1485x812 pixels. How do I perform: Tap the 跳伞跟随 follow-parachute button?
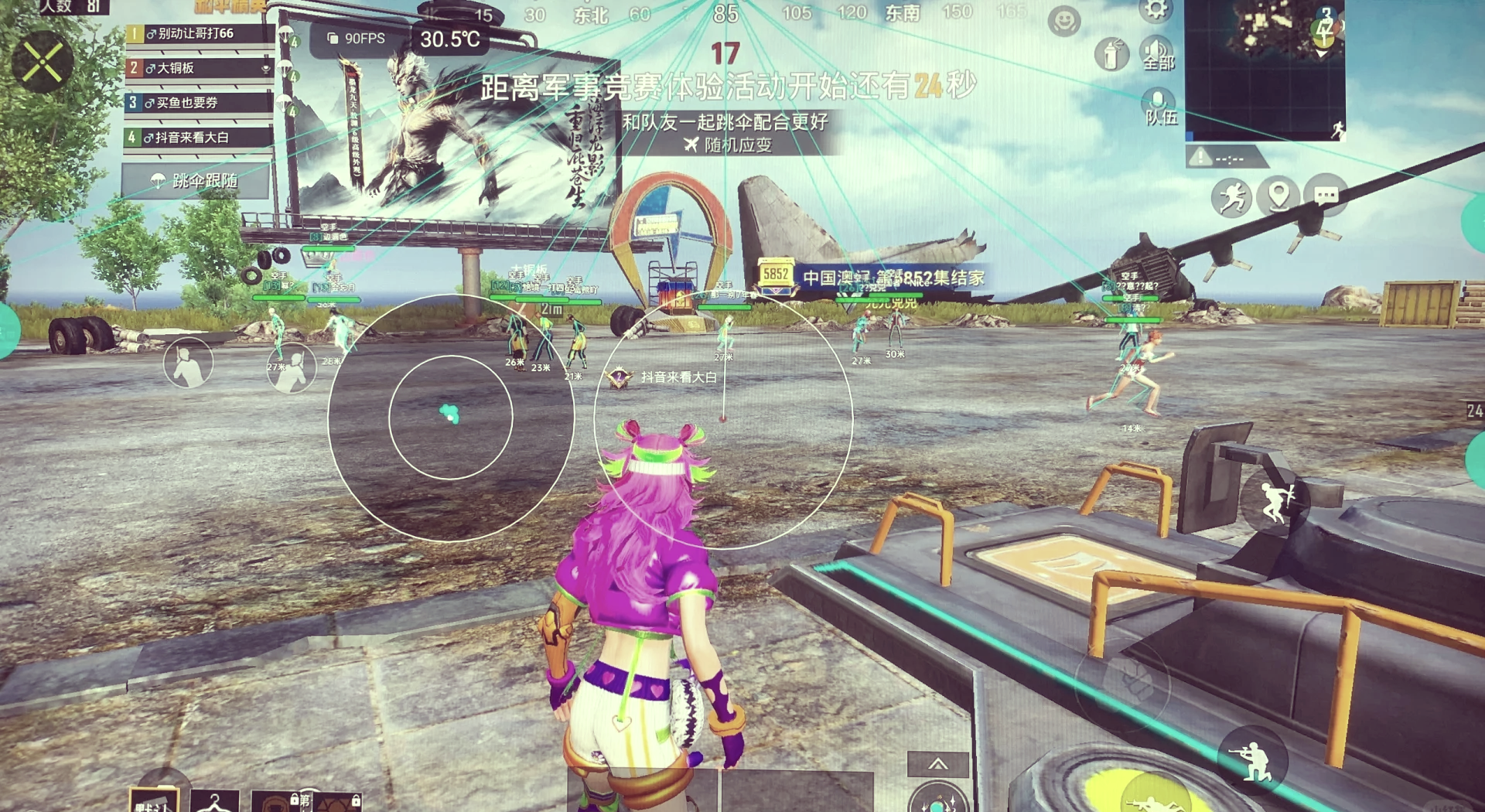click(196, 181)
